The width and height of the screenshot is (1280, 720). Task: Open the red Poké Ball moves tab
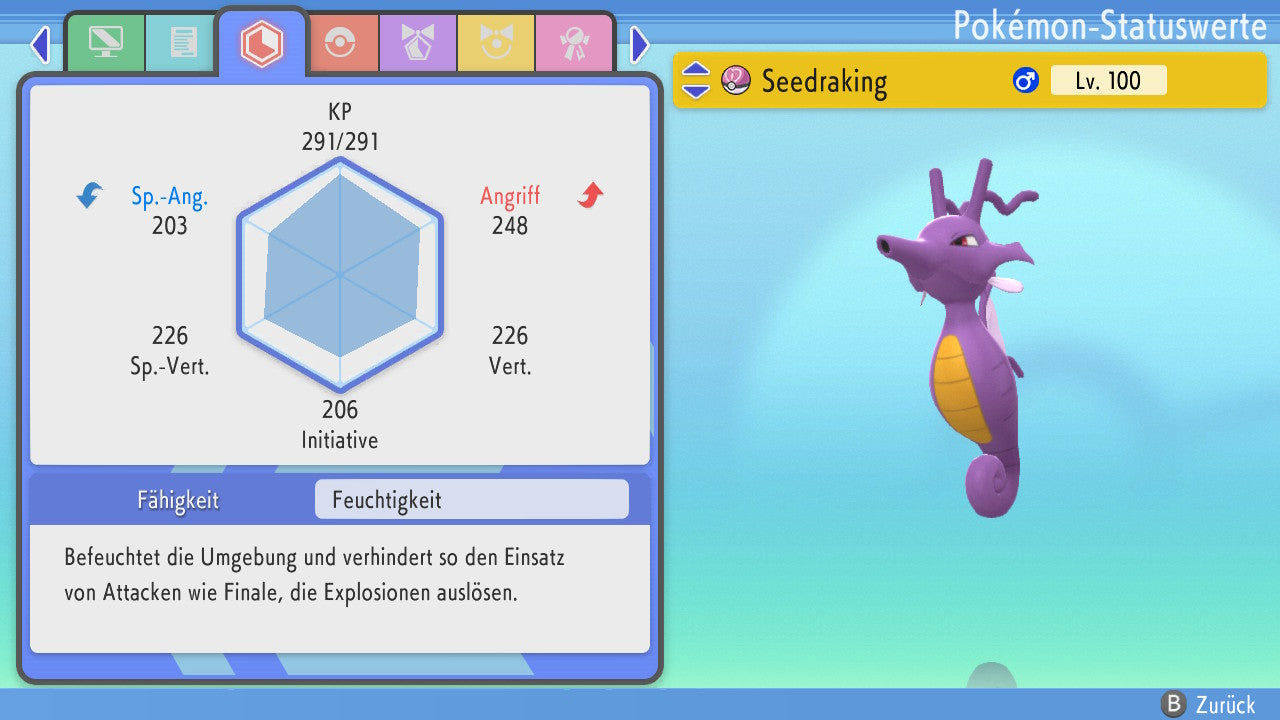click(x=340, y=42)
